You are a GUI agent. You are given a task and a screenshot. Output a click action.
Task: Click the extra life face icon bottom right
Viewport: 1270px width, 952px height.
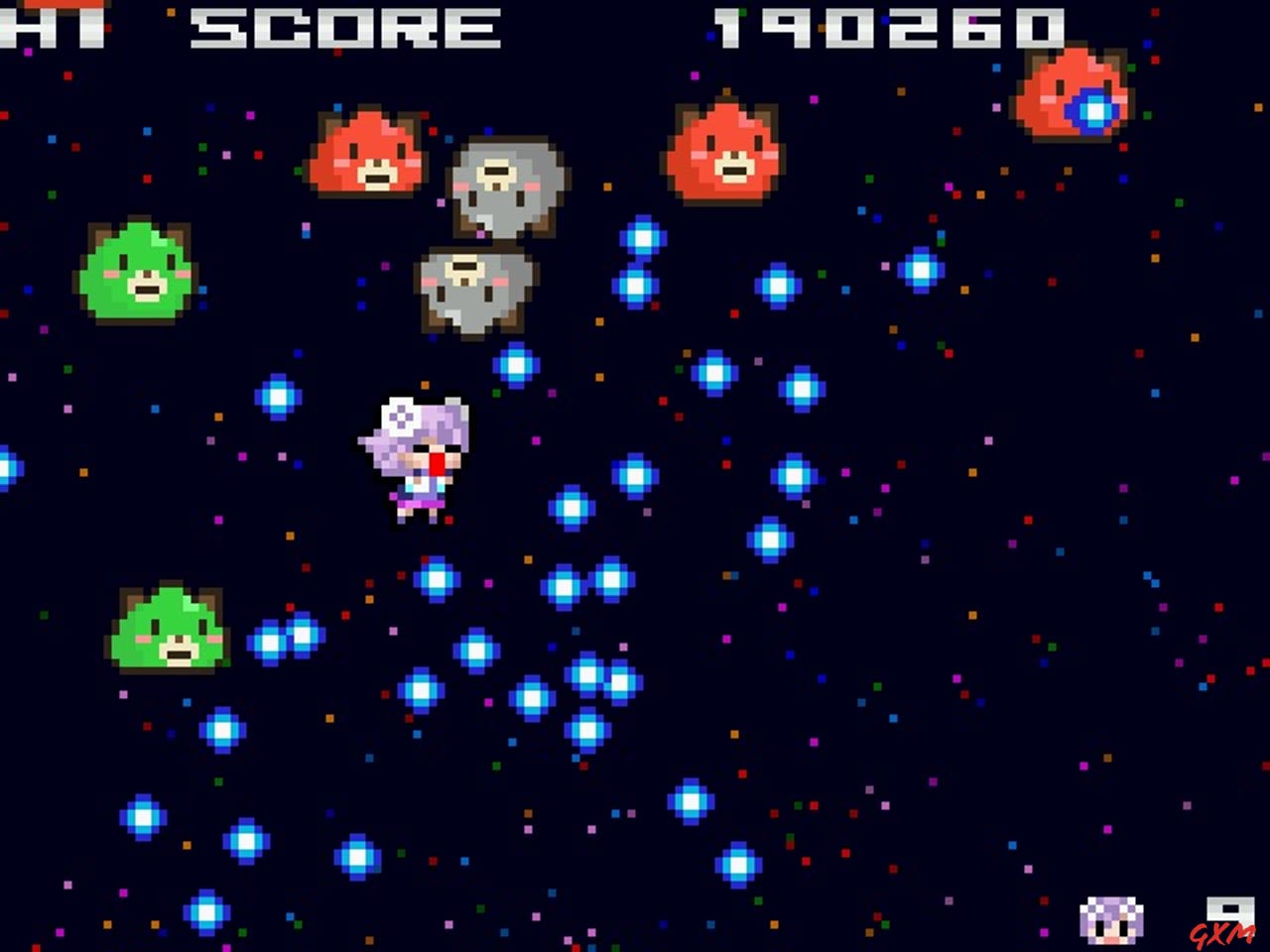click(x=1109, y=924)
